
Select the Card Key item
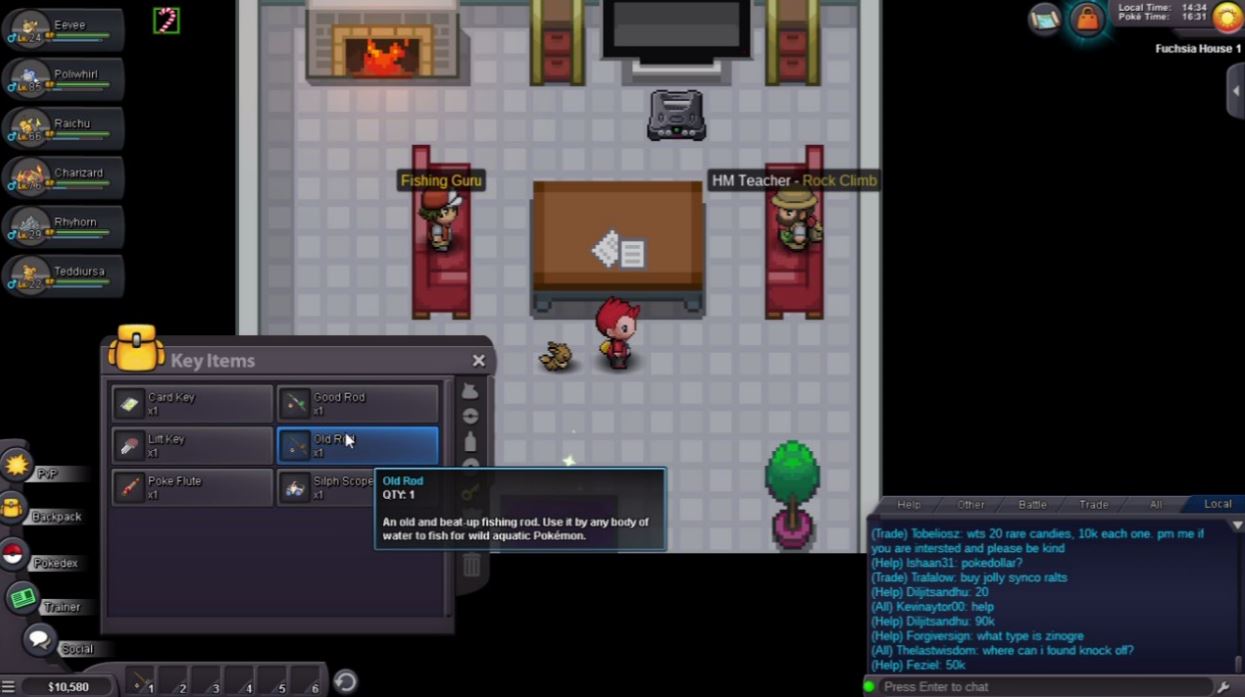click(x=192, y=403)
